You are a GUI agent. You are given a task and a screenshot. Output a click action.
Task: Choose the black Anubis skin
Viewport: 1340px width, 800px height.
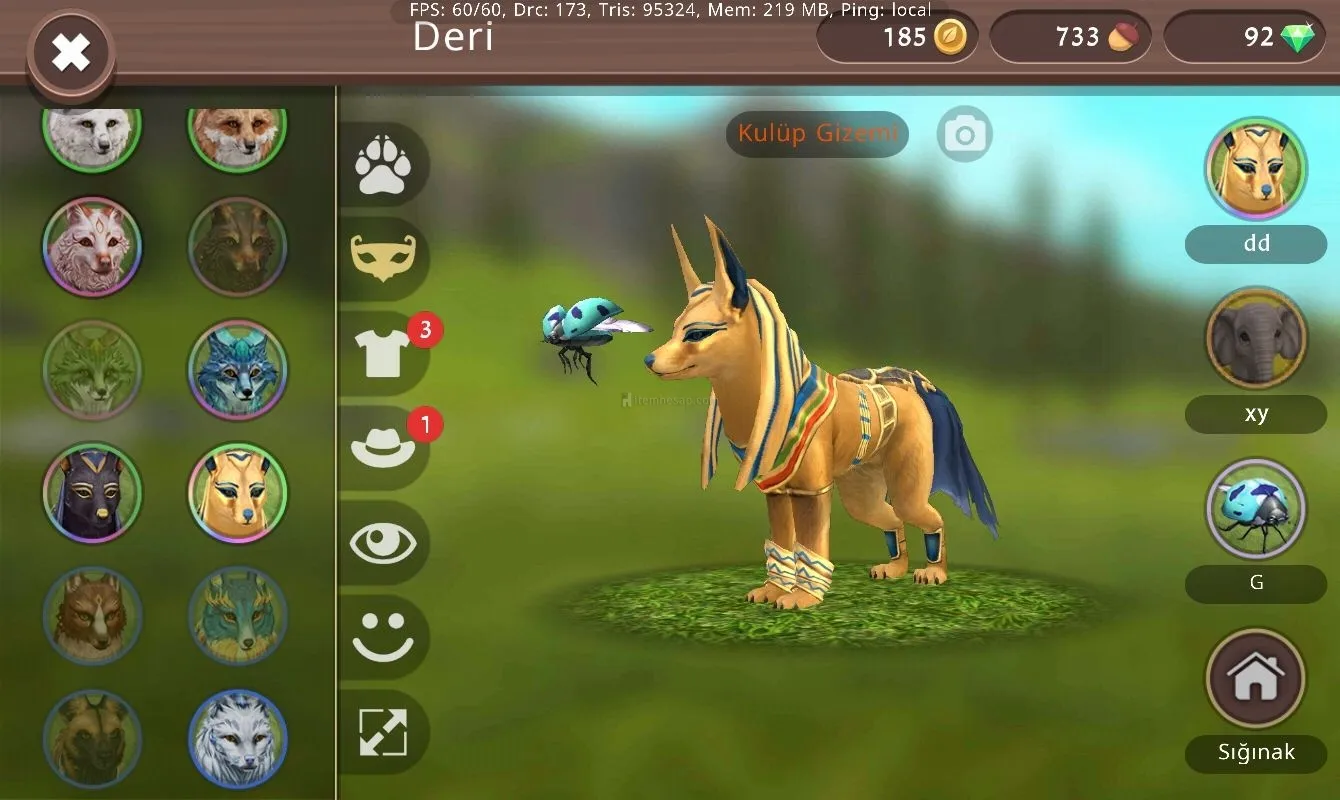92,492
